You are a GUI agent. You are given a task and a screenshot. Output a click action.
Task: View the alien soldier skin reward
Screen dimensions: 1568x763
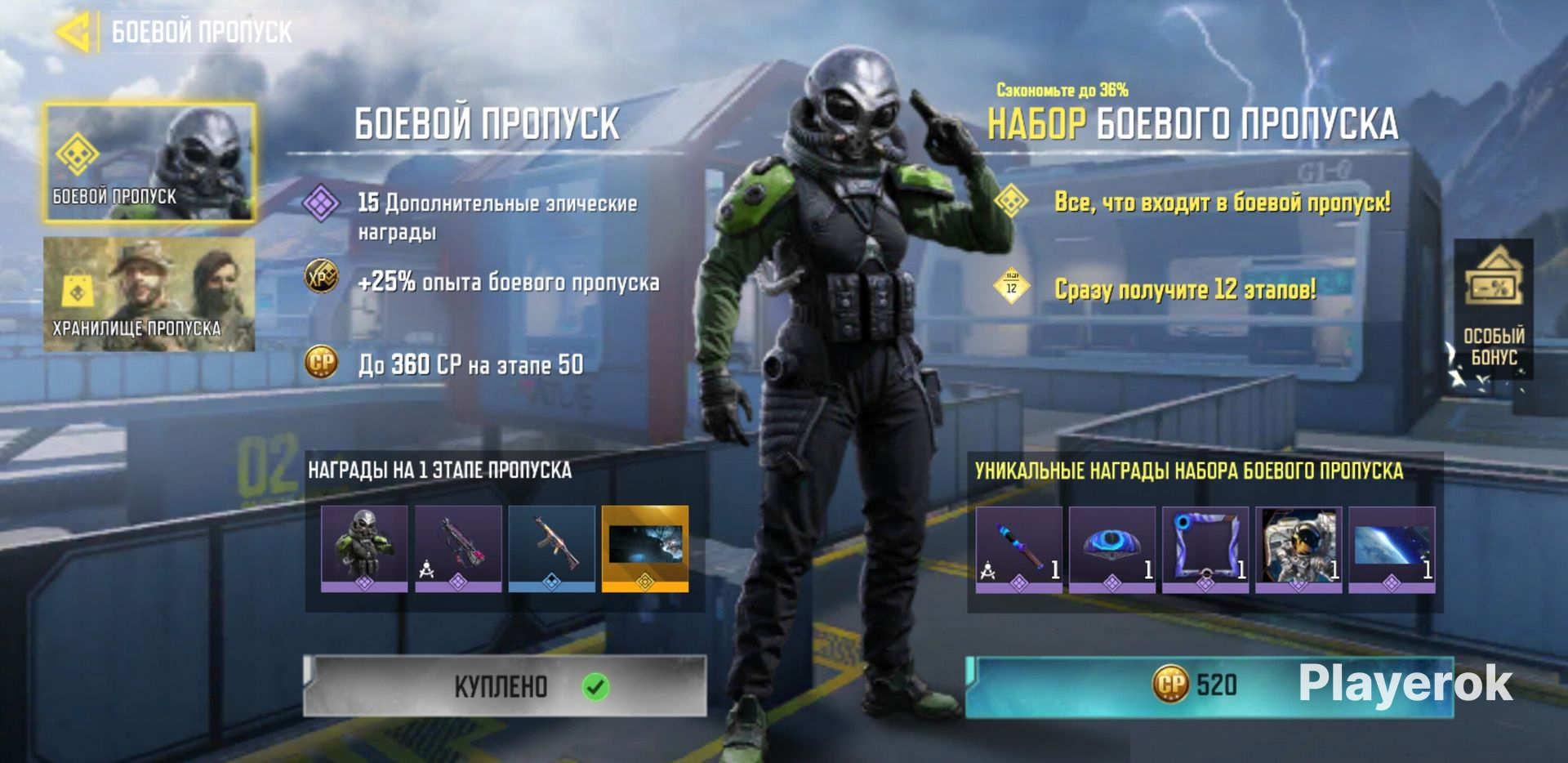[x=364, y=547]
